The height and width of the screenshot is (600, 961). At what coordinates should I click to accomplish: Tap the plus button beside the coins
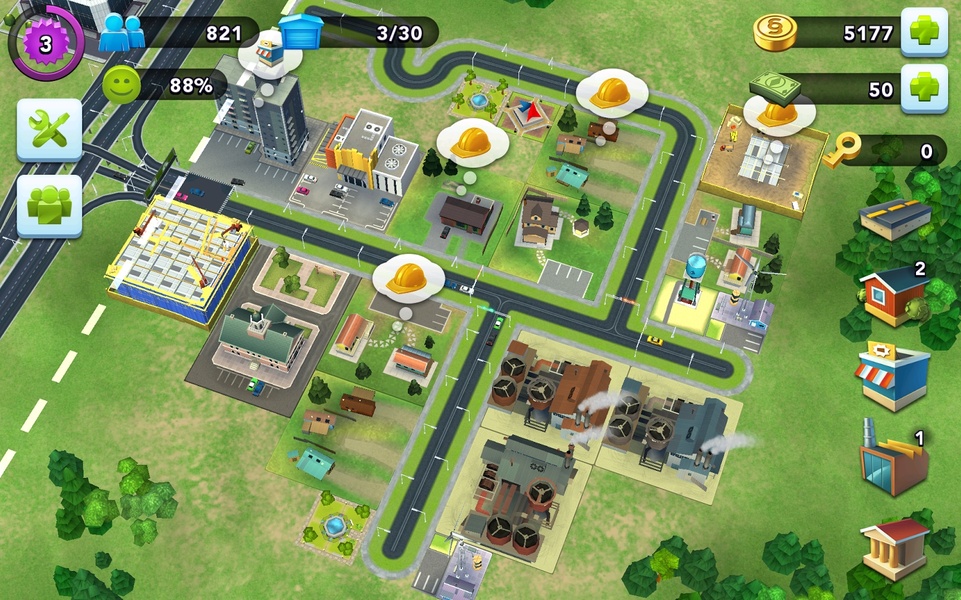point(923,32)
